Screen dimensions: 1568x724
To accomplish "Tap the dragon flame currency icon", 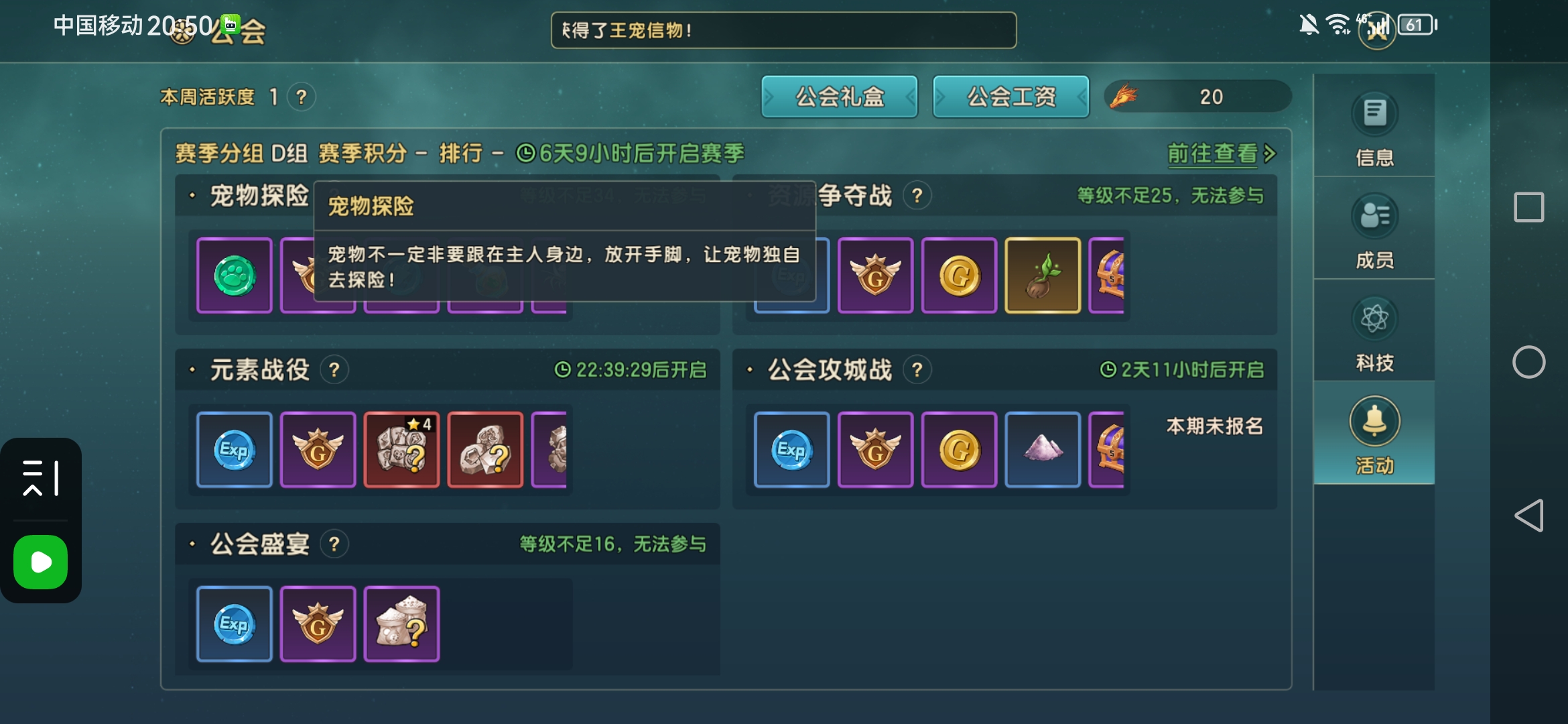I will [1125, 96].
